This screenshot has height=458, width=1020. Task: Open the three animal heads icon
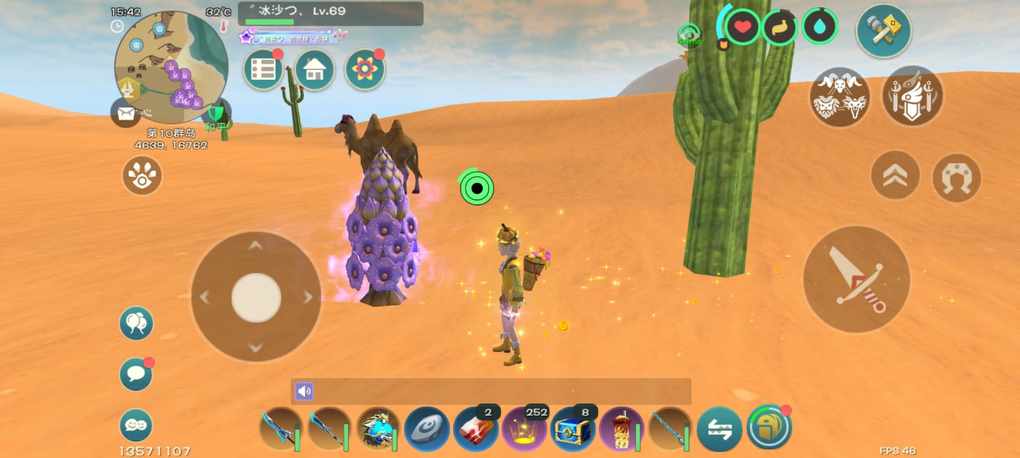(839, 97)
